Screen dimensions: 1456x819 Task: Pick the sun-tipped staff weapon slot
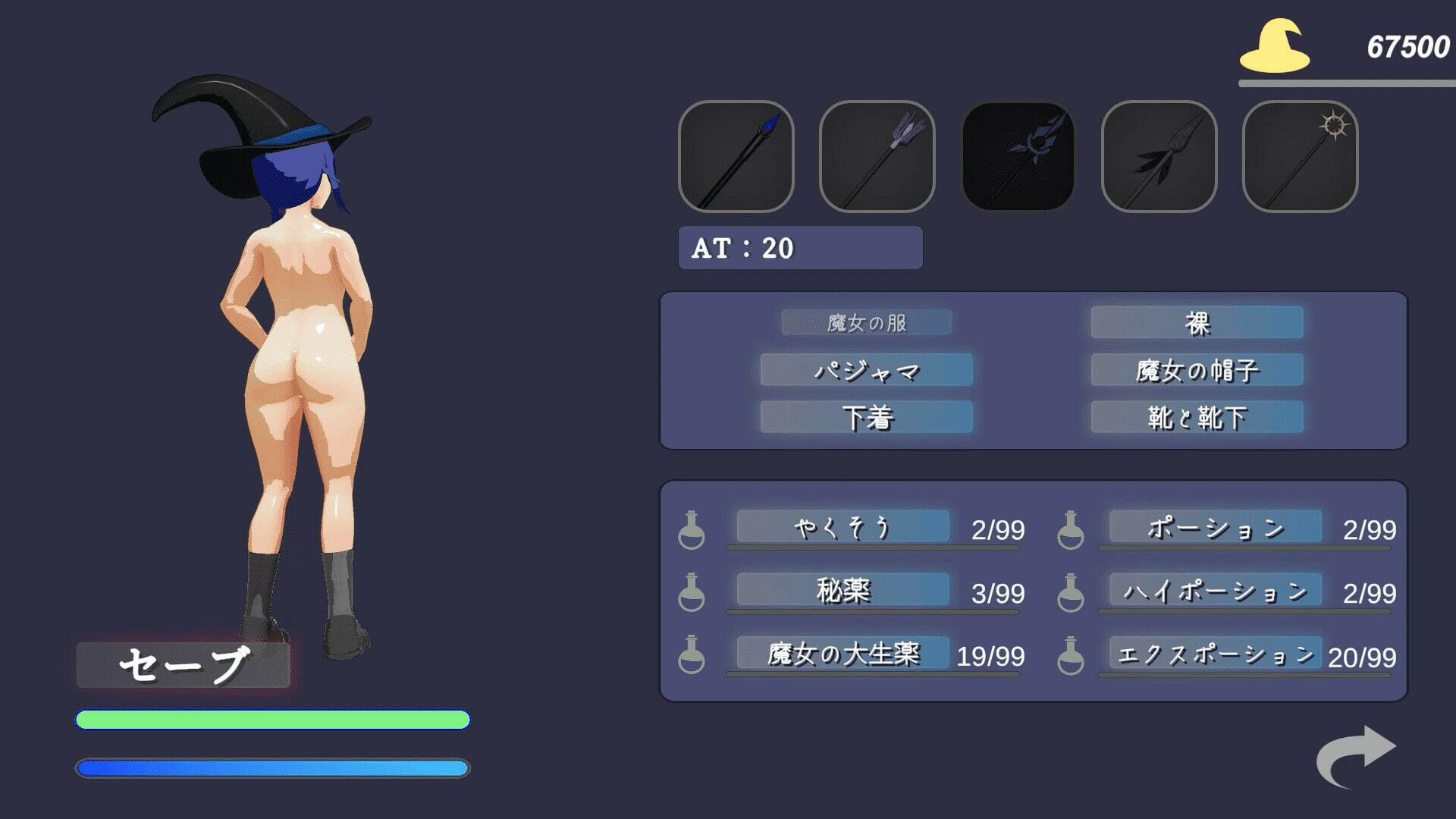[1300, 156]
